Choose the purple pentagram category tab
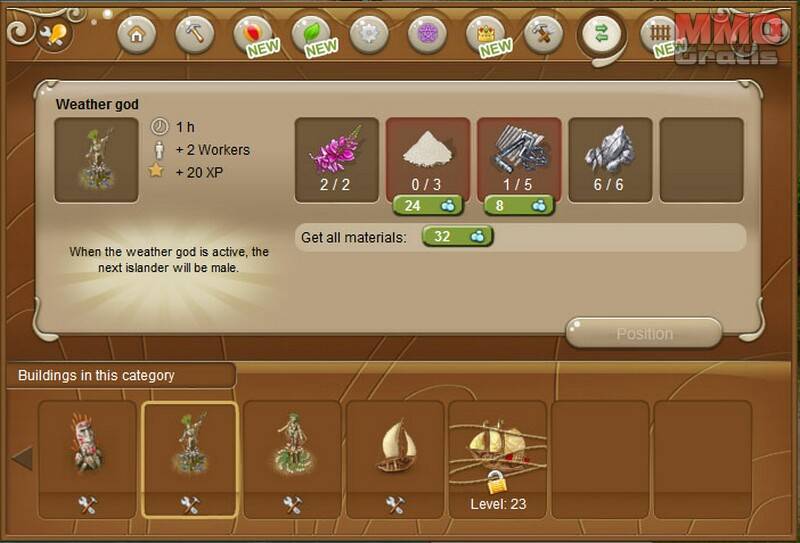This screenshot has width=800, height=543. coord(427,34)
